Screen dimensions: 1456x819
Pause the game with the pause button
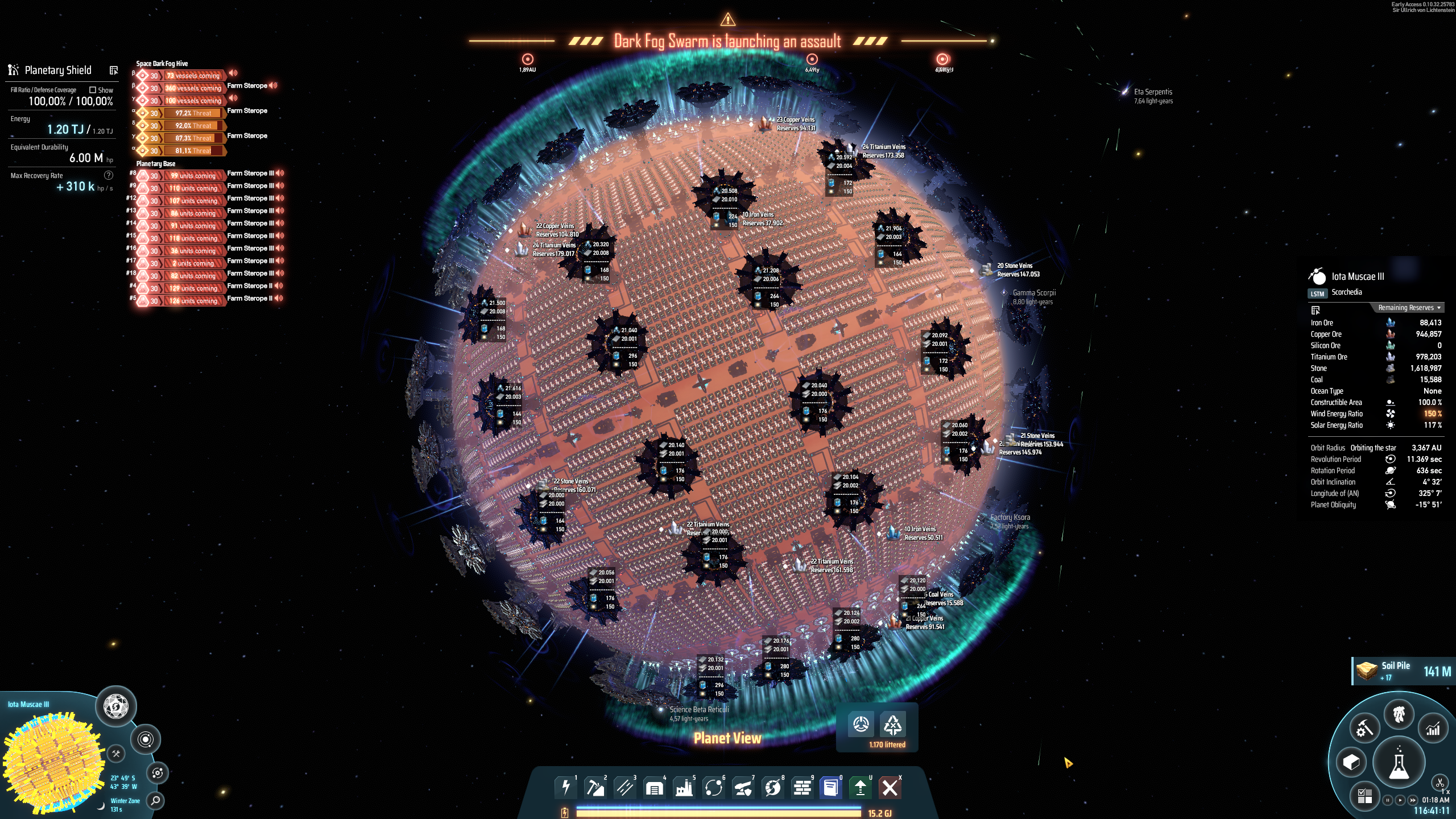click(1388, 800)
